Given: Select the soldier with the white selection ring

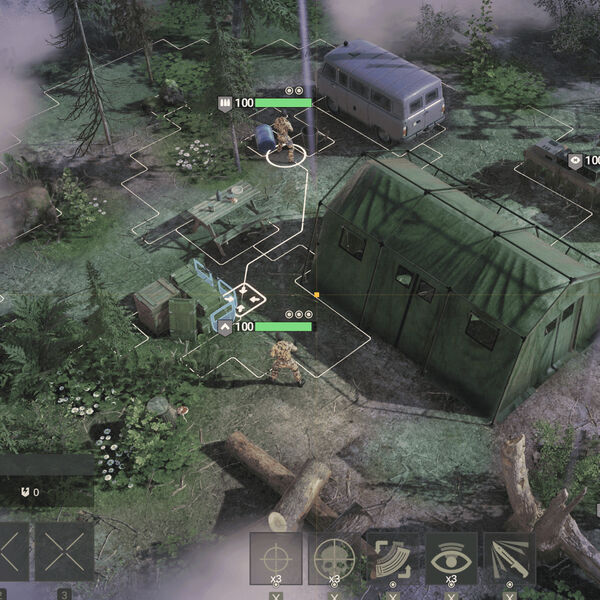Looking at the screenshot, I should 284,140.
